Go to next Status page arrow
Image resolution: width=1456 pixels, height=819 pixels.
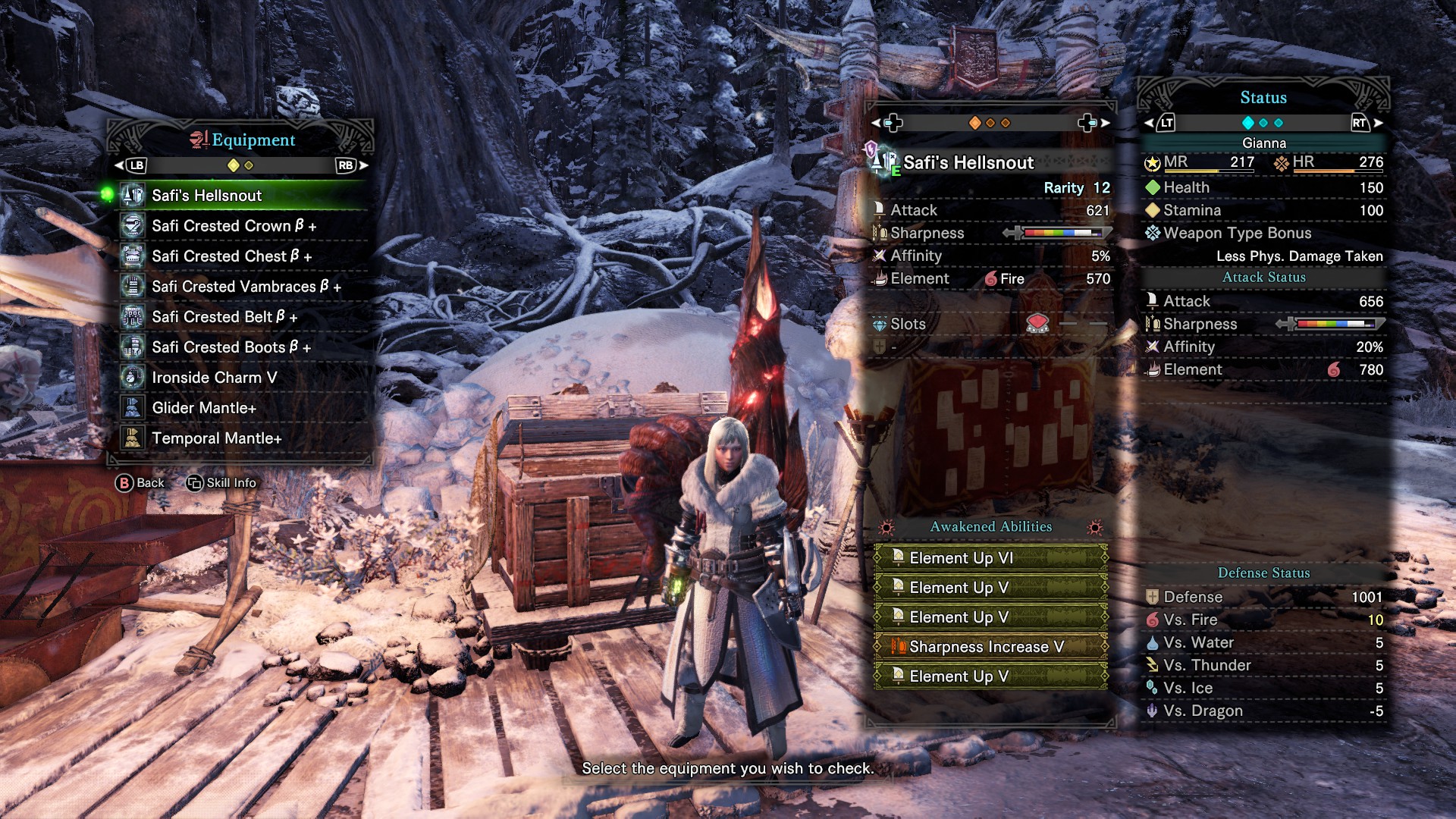click(x=1378, y=123)
